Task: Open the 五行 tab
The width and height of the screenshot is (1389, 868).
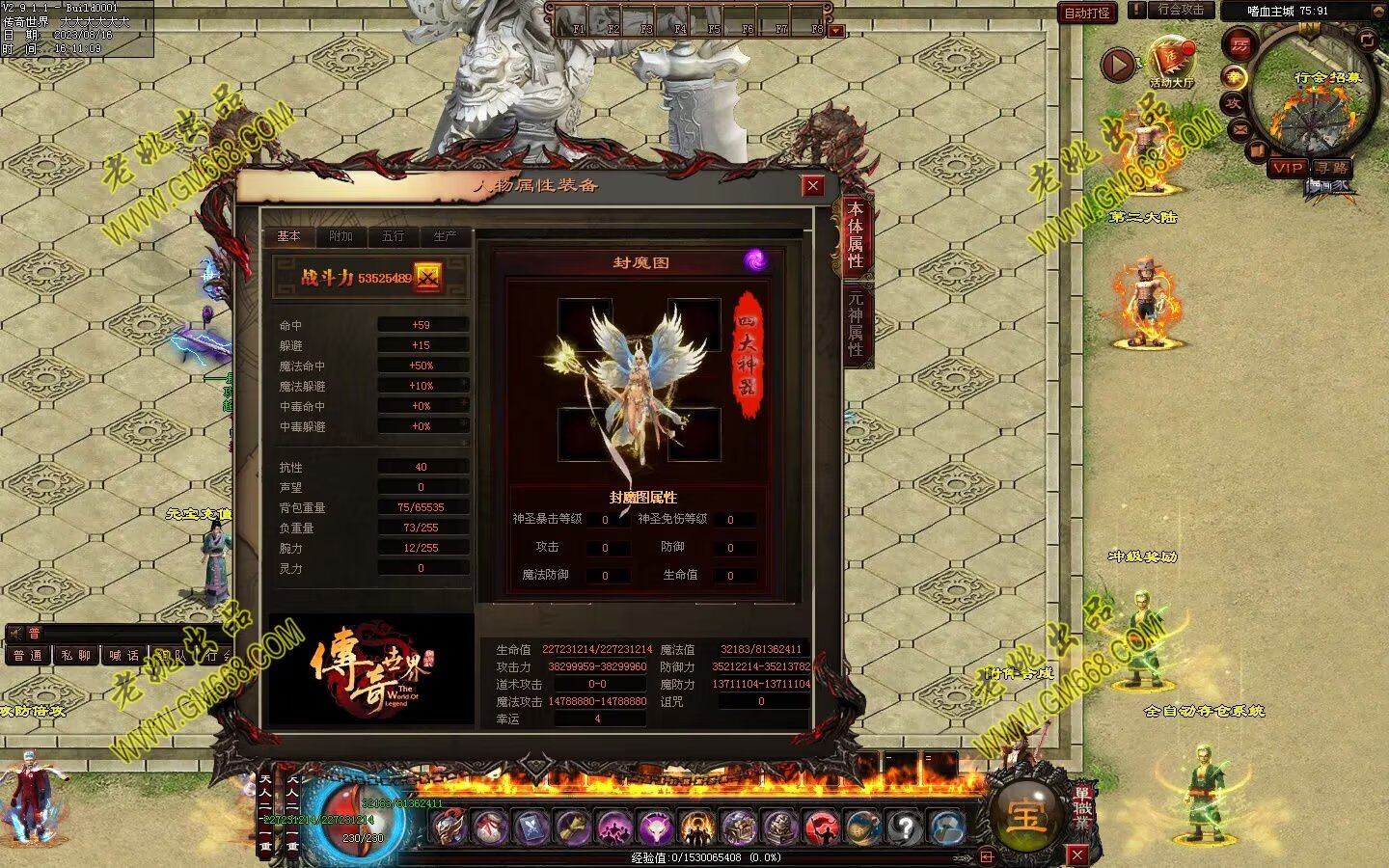Action: click(x=393, y=236)
